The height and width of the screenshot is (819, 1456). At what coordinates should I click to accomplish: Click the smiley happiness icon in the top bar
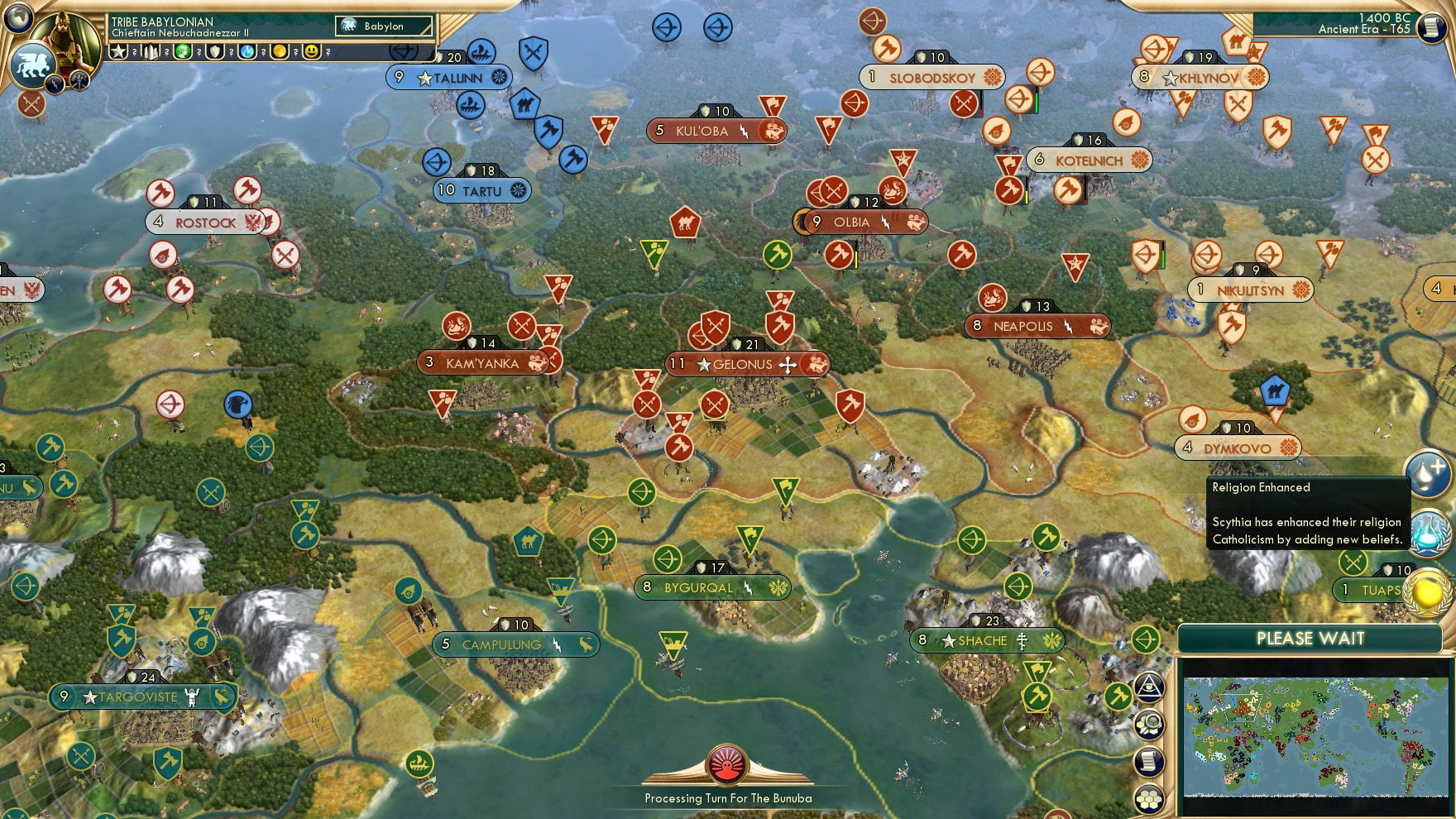point(312,51)
